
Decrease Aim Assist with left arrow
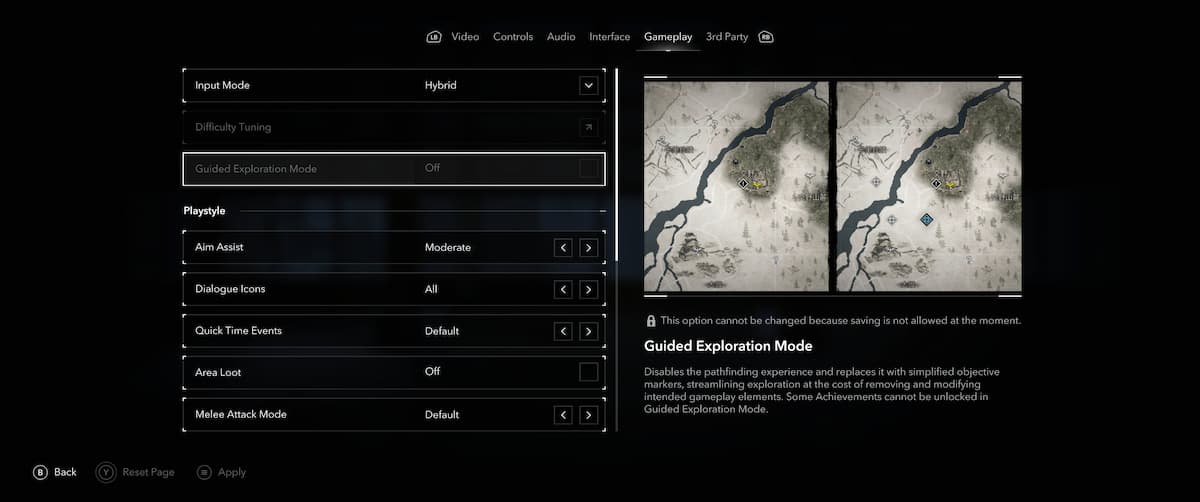(564, 248)
